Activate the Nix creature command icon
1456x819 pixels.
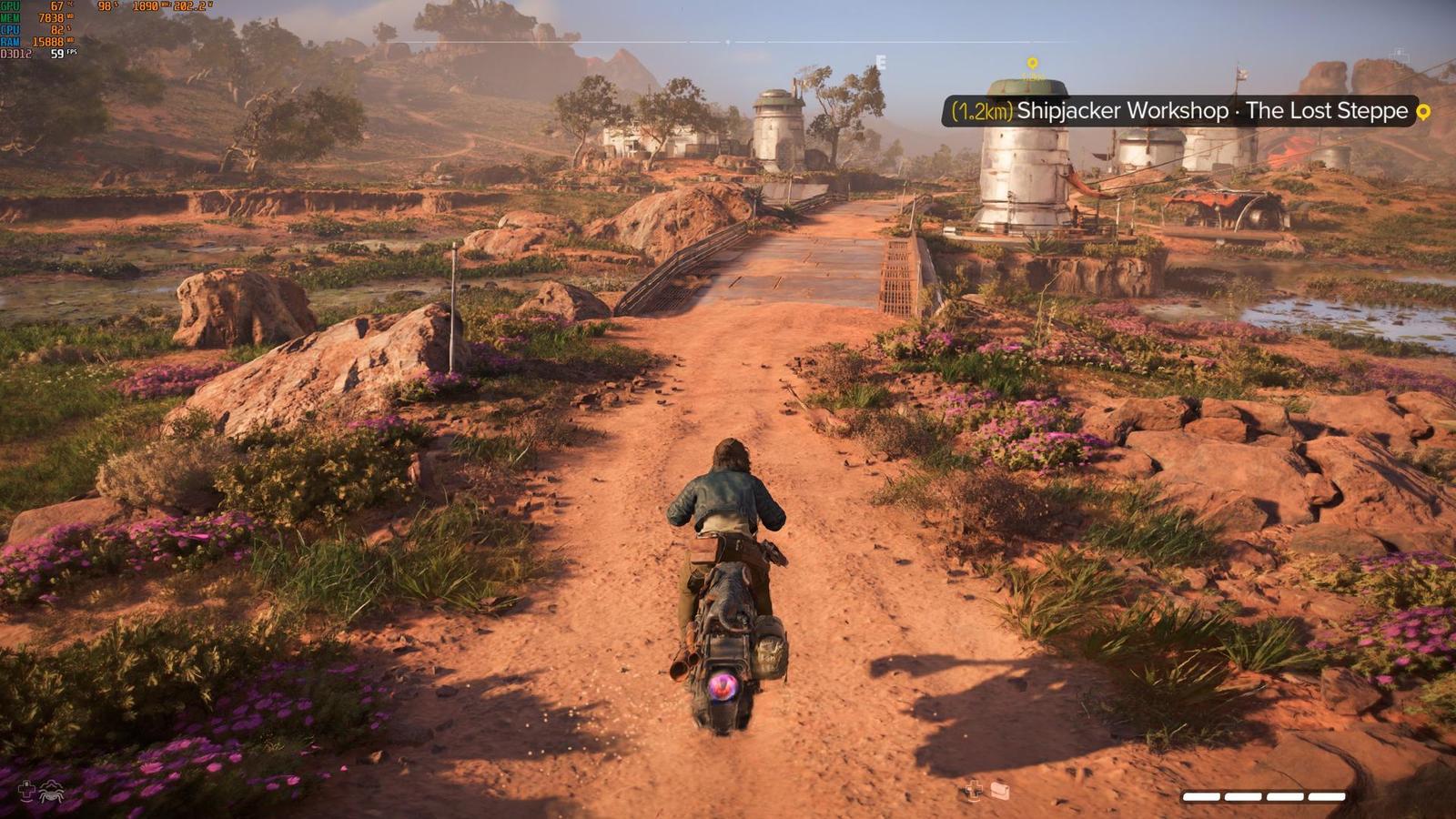50,791
